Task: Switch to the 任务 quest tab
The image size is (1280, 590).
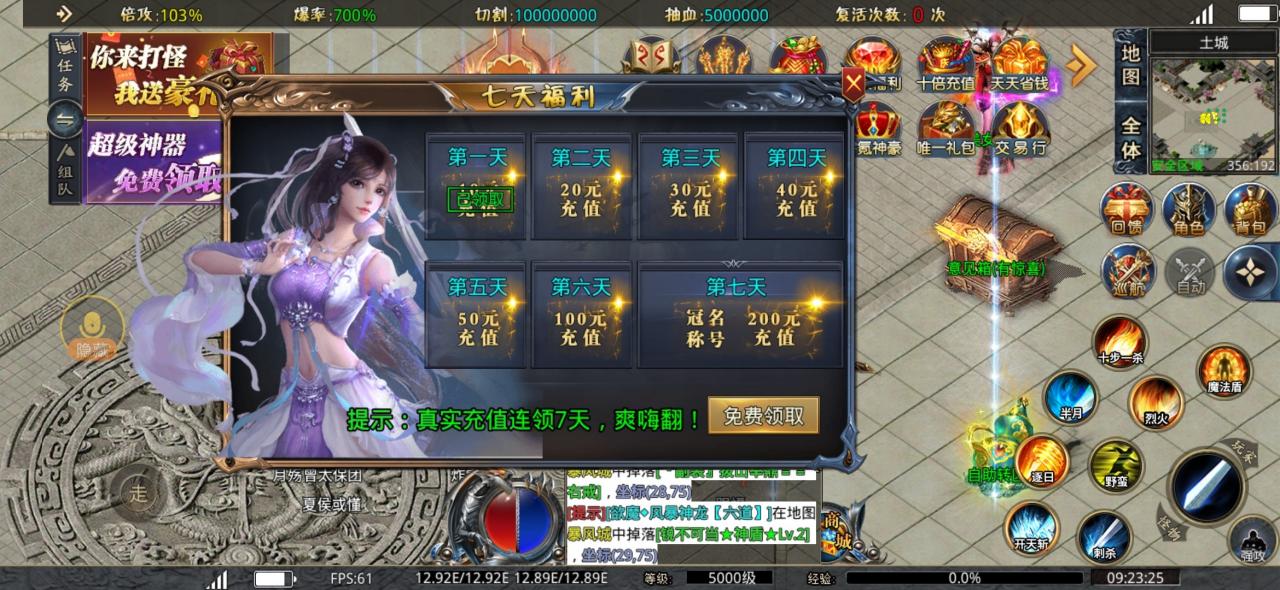Action: point(64,70)
